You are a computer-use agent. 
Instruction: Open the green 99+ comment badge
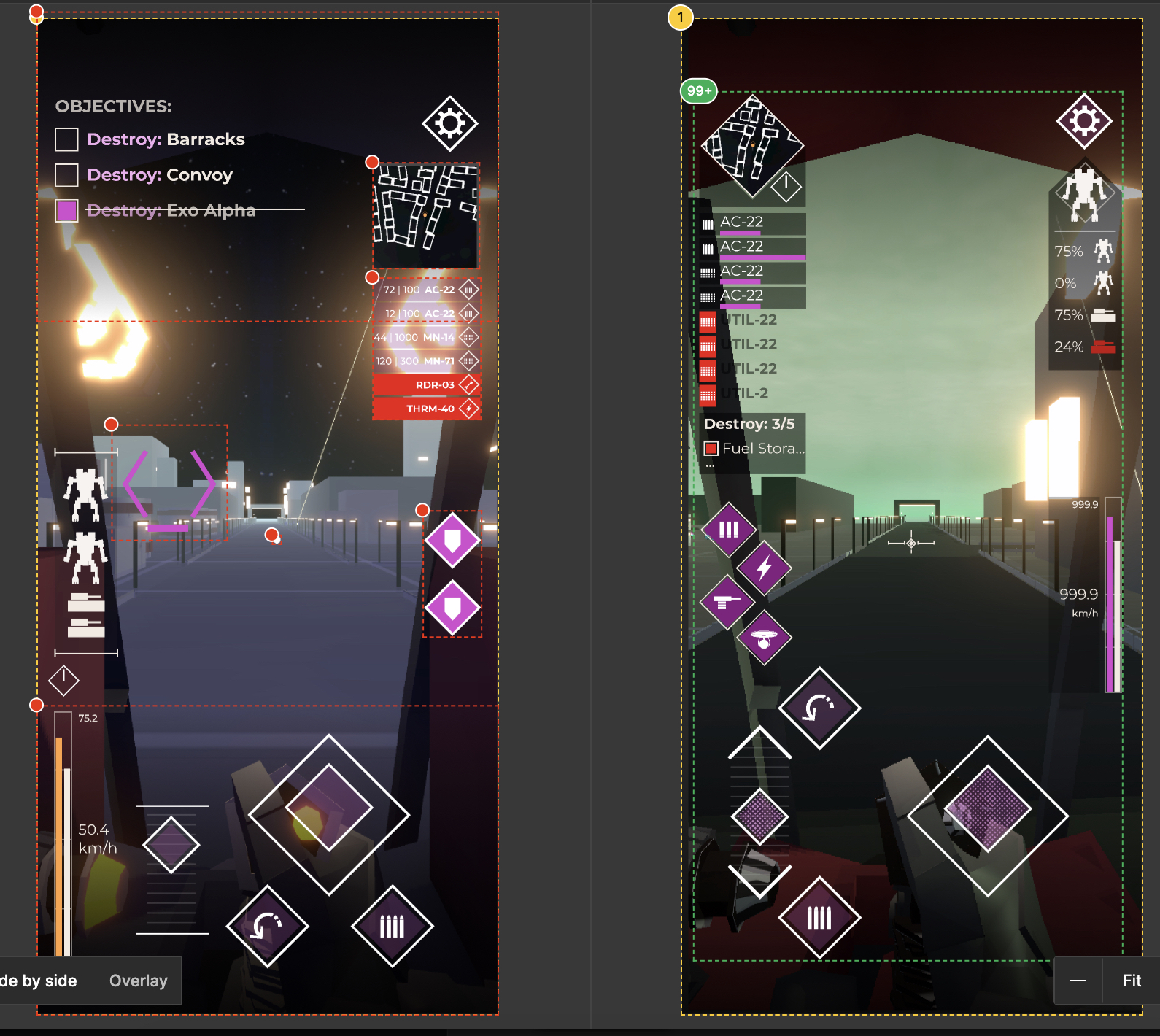(x=698, y=91)
